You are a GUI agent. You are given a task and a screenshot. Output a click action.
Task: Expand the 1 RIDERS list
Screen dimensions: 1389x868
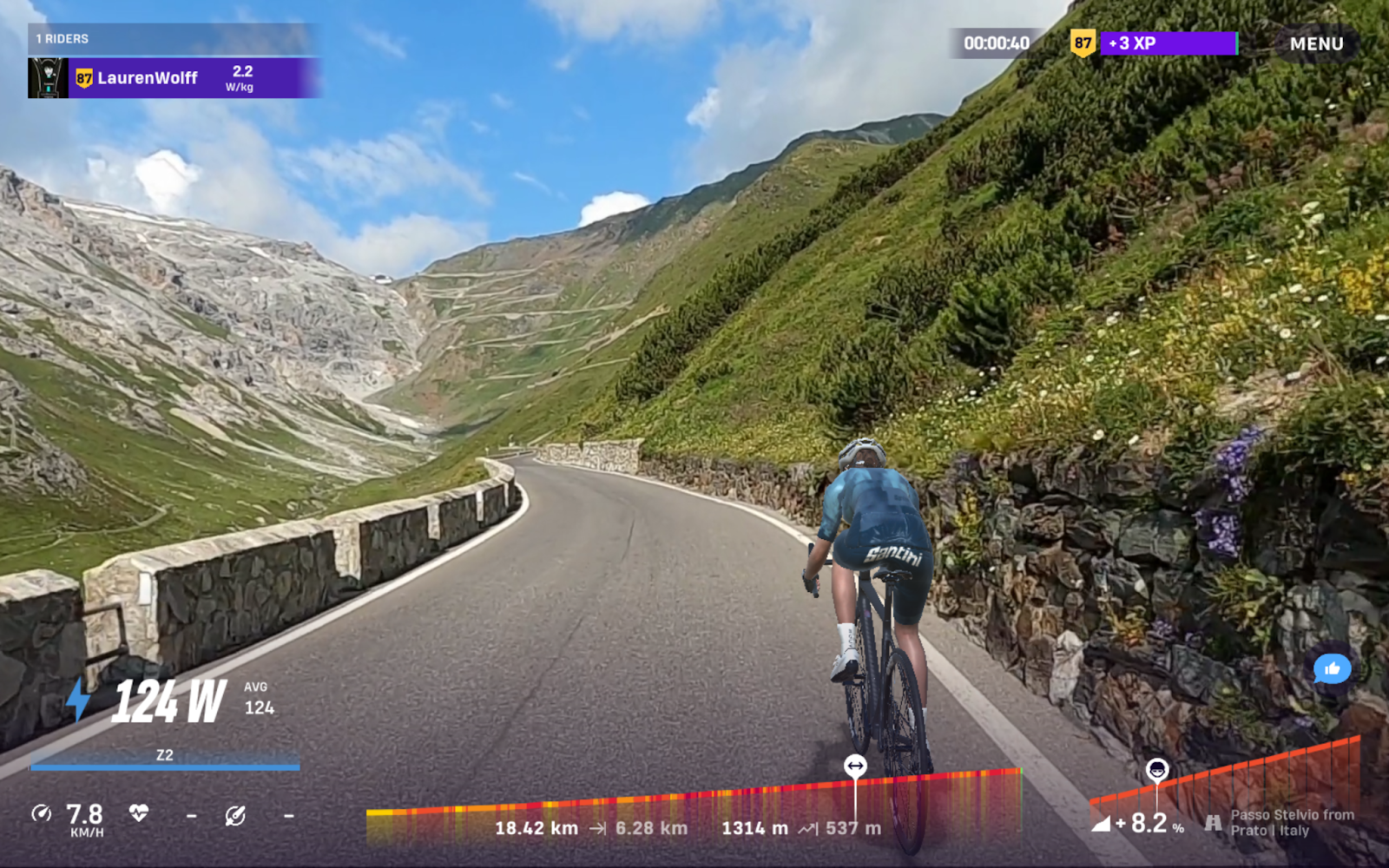[61, 38]
